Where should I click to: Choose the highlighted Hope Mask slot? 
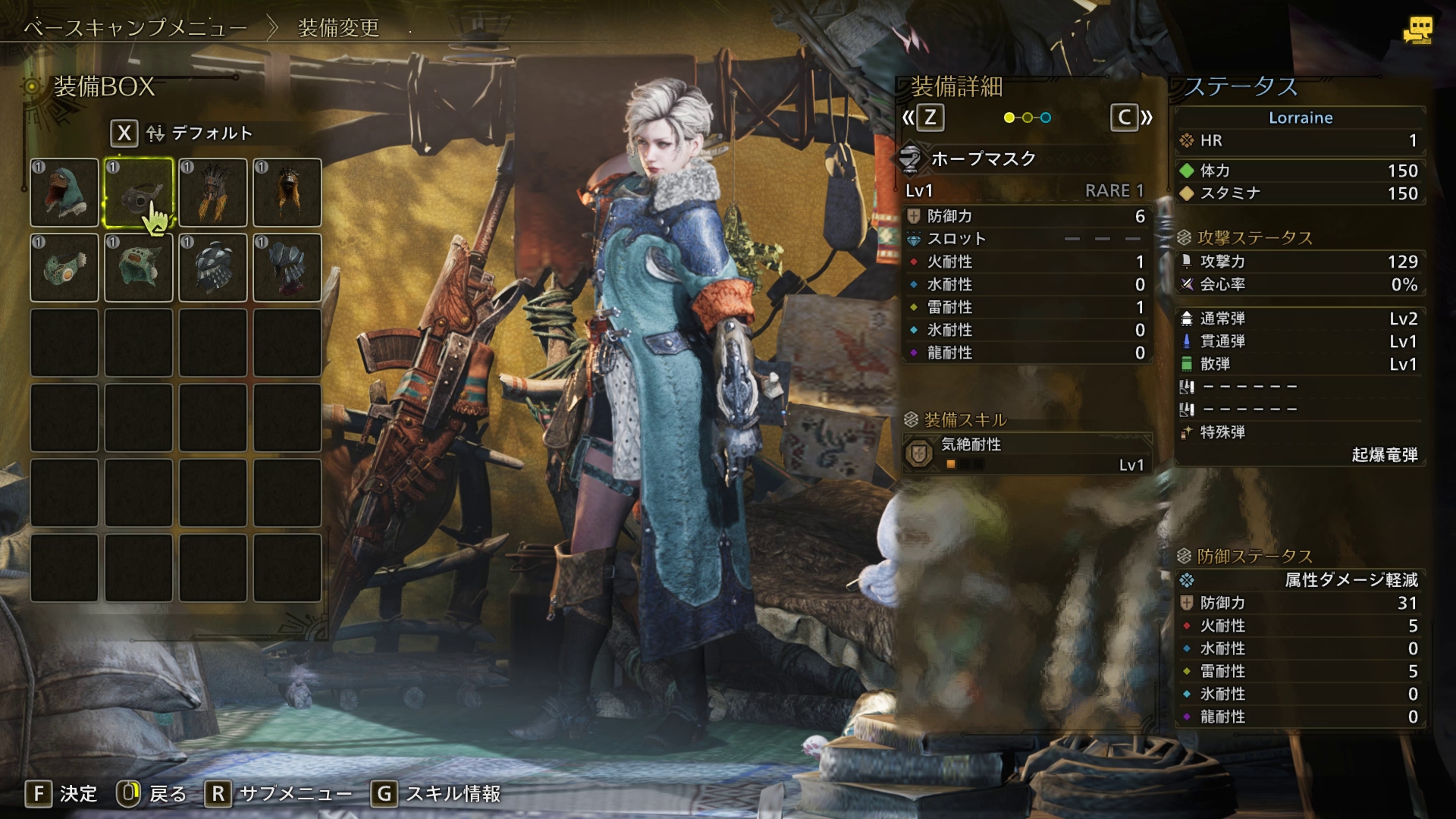coord(139,193)
